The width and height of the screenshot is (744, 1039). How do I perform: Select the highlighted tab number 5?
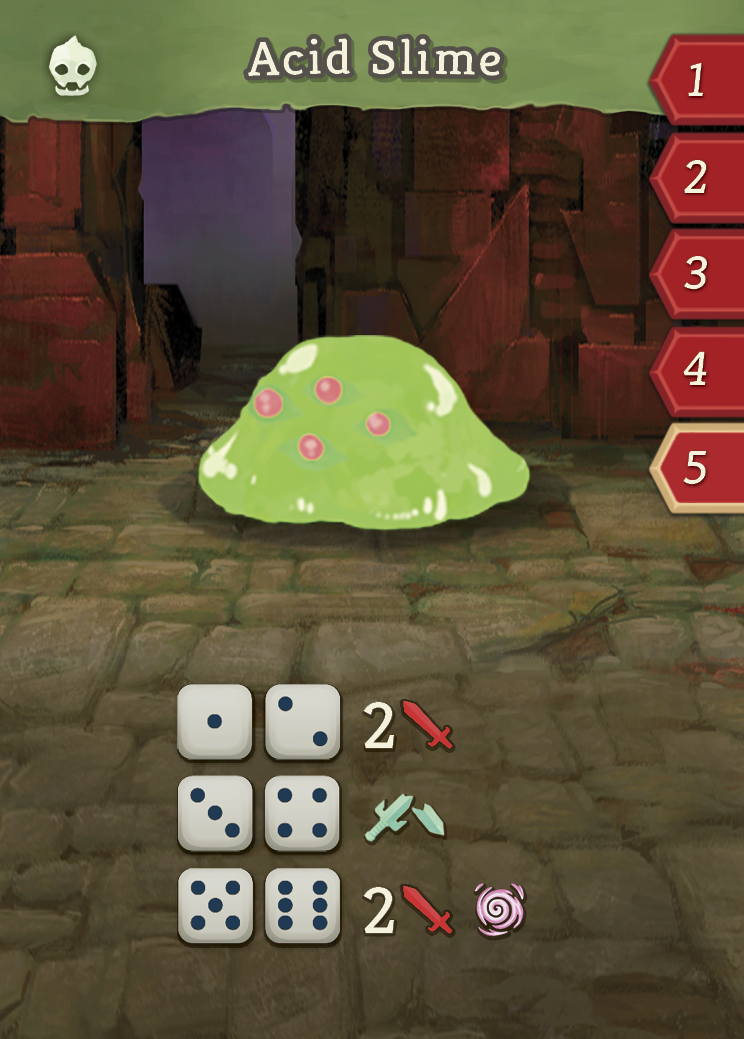[698, 467]
